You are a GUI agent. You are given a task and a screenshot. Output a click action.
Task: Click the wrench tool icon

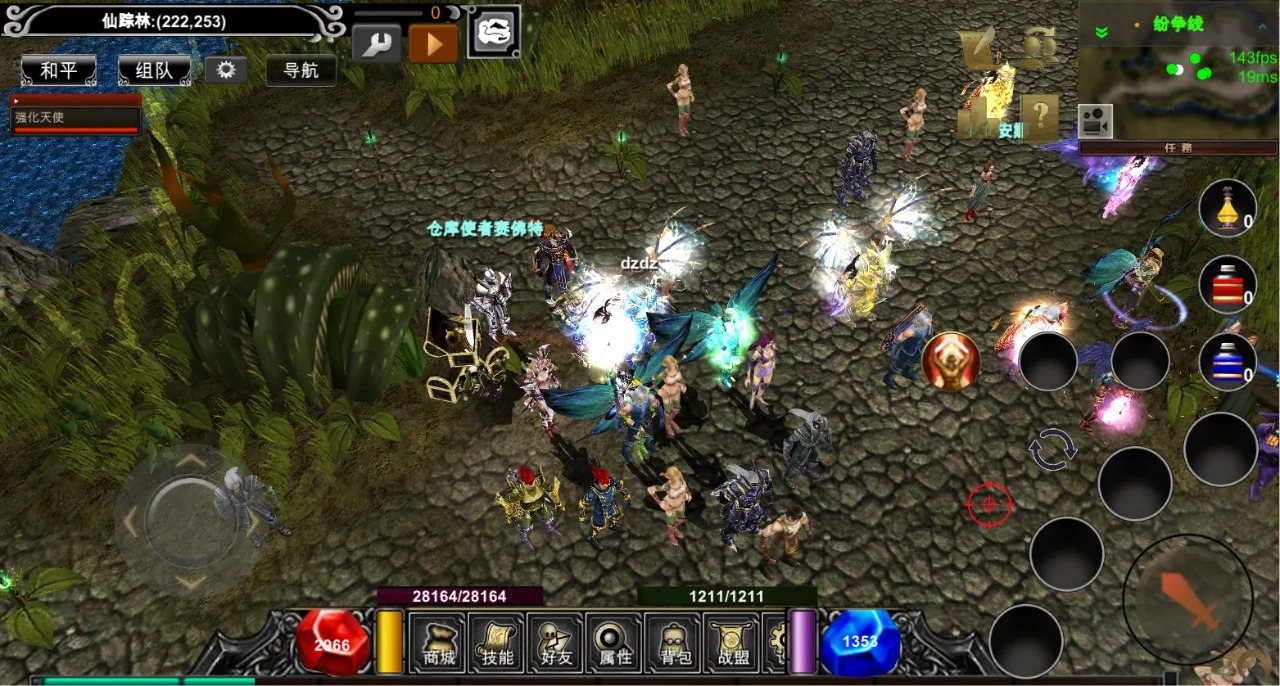tap(377, 44)
